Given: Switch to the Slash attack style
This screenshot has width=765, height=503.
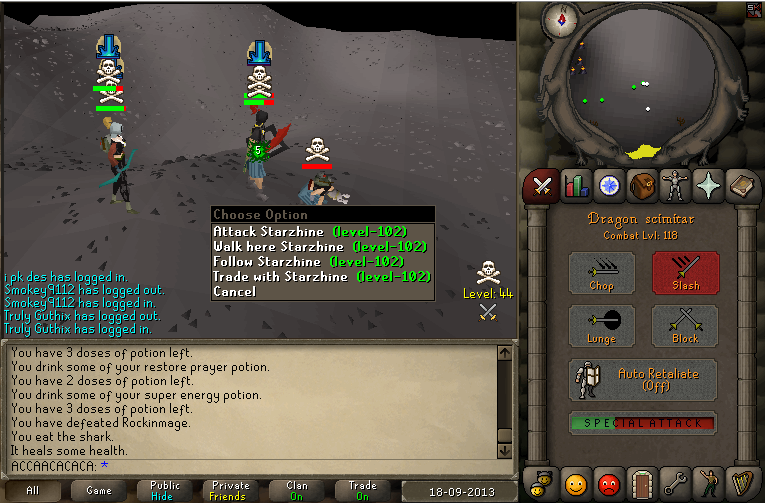Looking at the screenshot, I should point(685,273).
